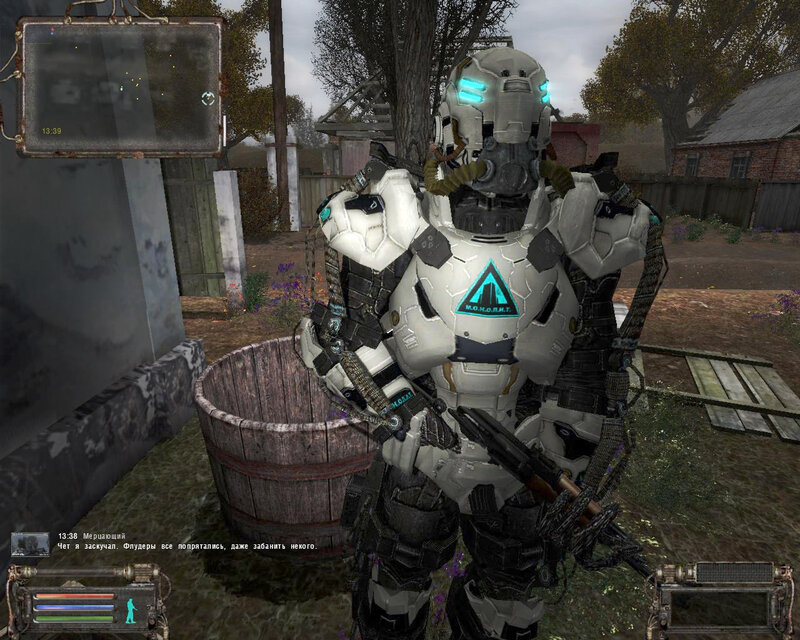Click the portrait thumbnail beside the chat message

tap(29, 544)
